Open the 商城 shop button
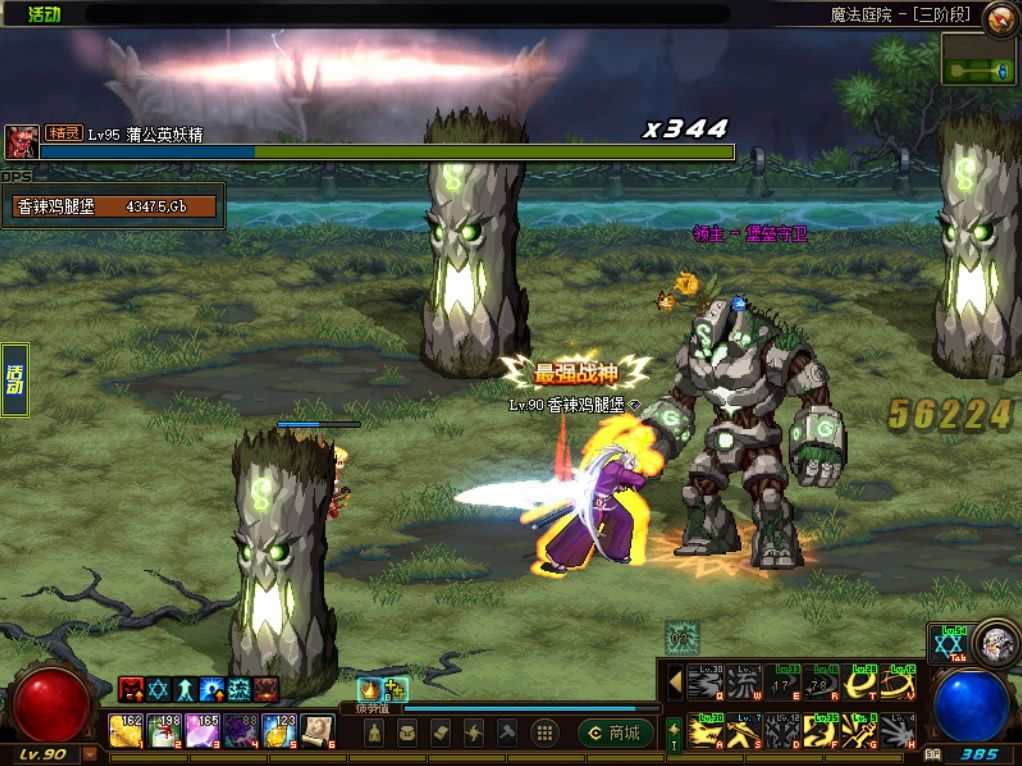This screenshot has width=1022, height=766. tap(614, 733)
